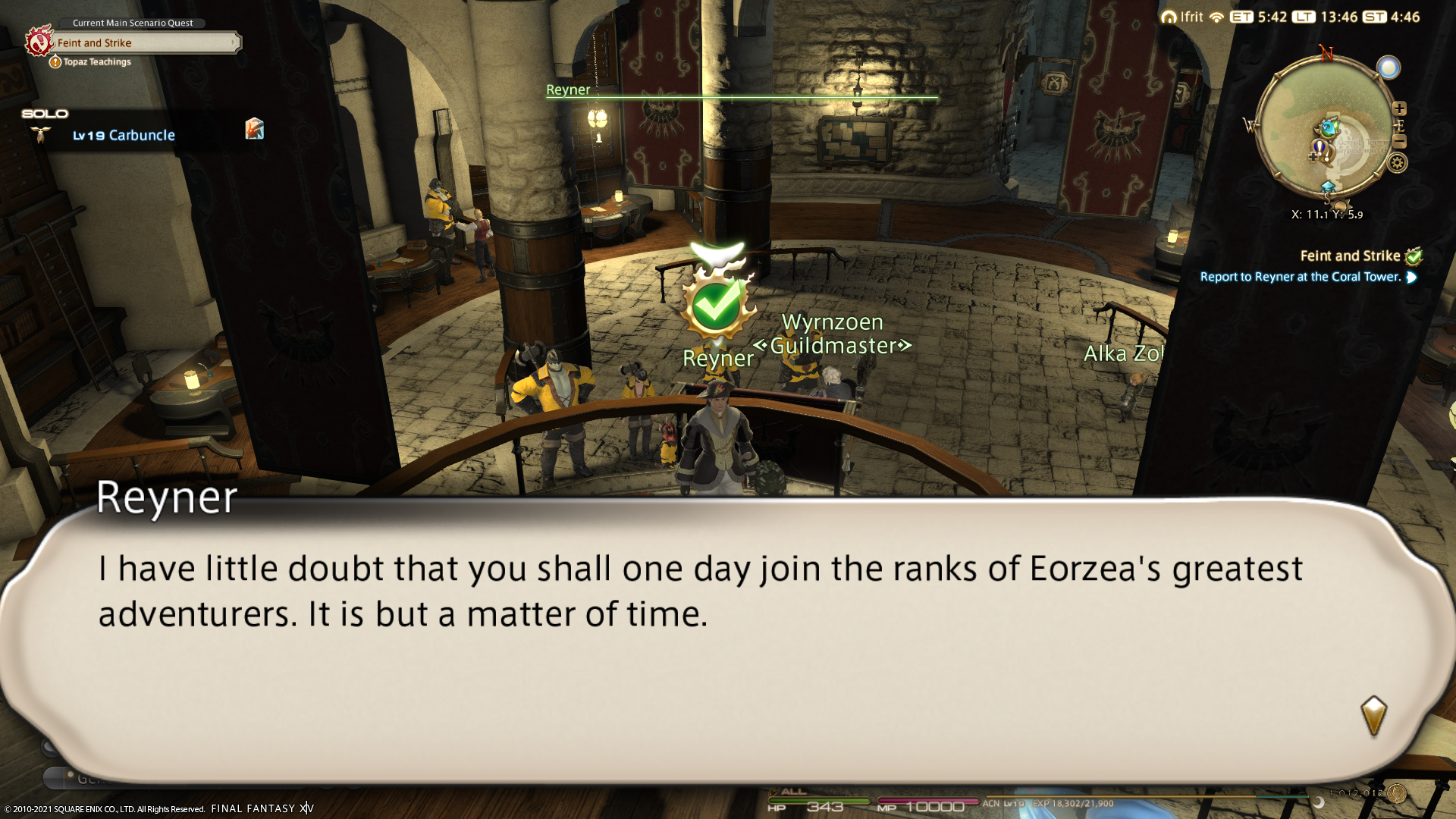Click the circular minimap
The height and width of the screenshot is (819, 1456).
pyautogui.click(x=1325, y=129)
